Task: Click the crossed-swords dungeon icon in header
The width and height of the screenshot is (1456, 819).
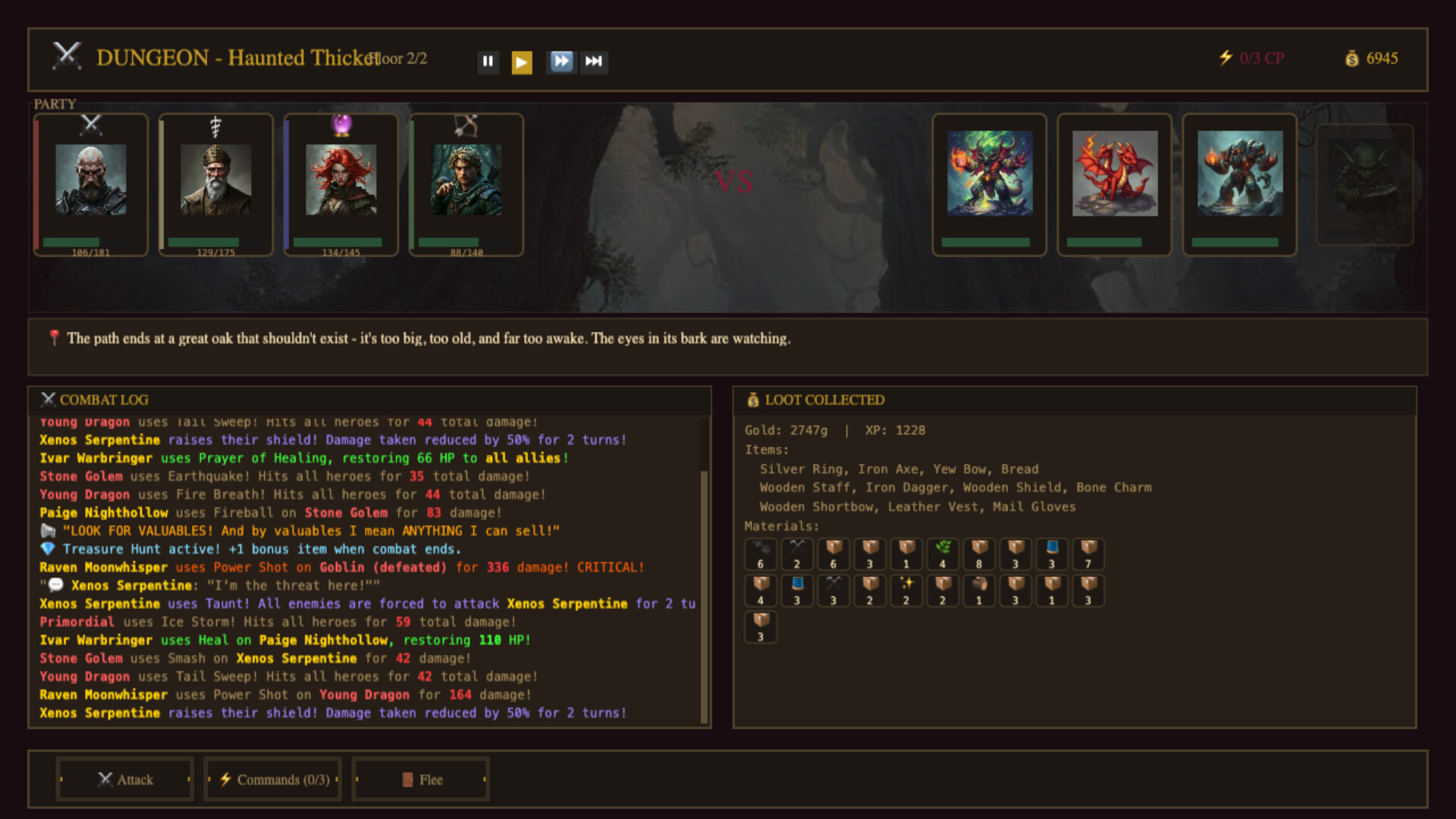Action: pos(67,55)
